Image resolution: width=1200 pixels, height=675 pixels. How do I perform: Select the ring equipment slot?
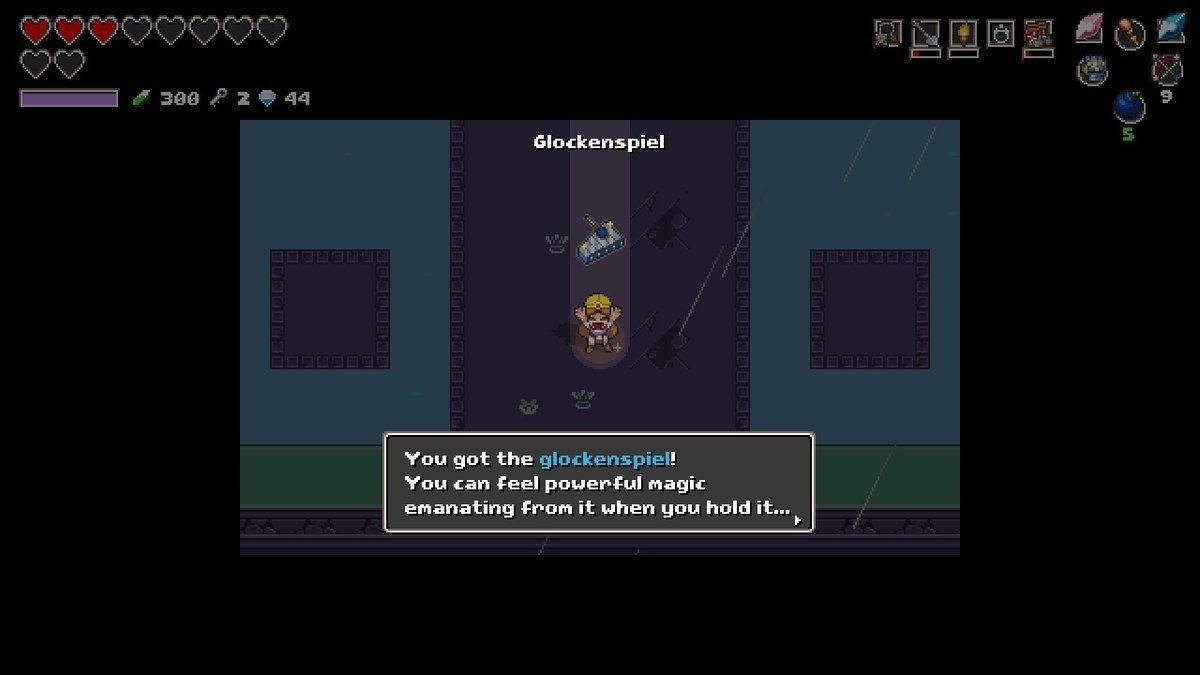click(1001, 34)
